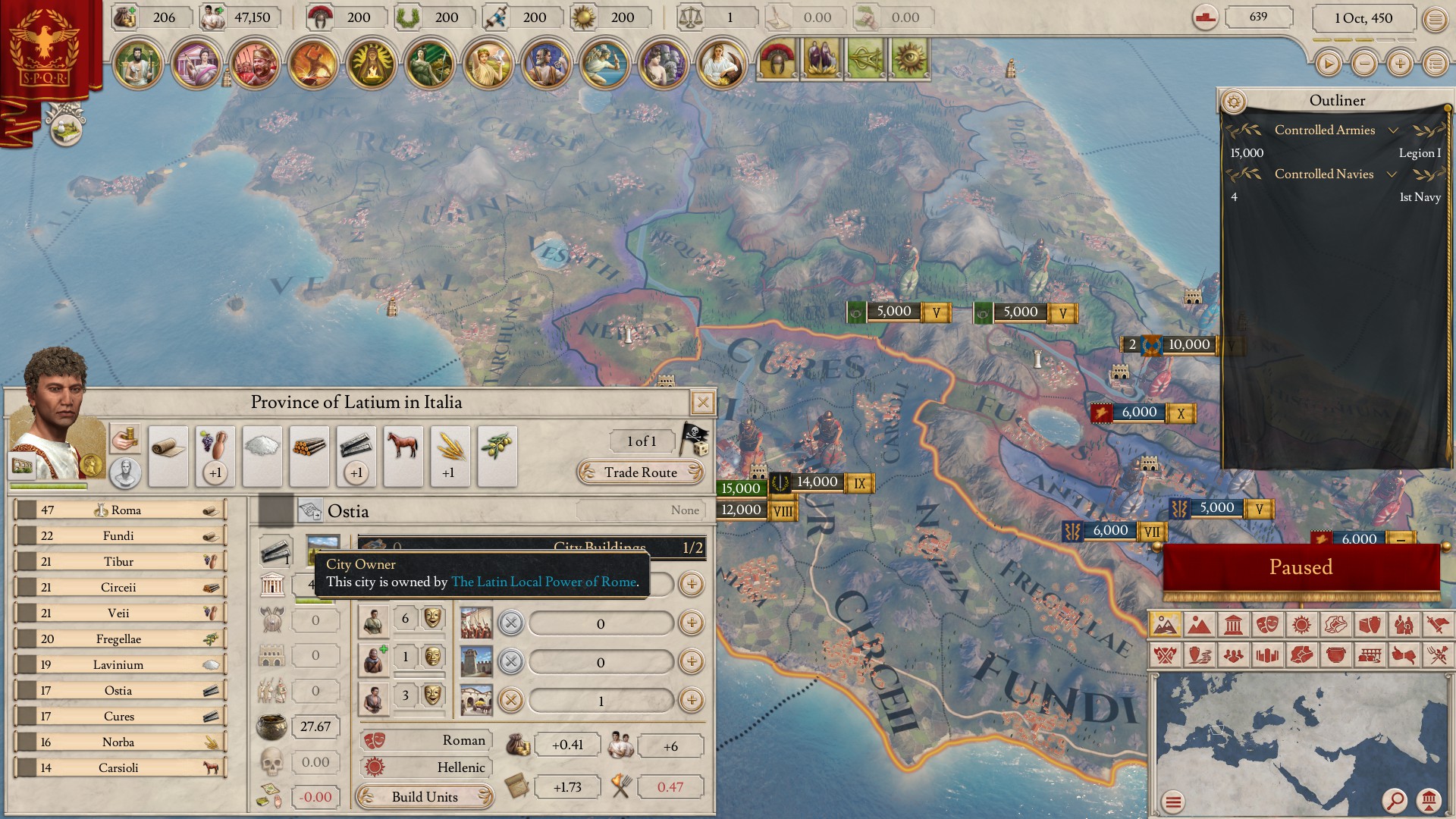
Task: Unpause the game by clicking the Paused banner
Action: point(1301,567)
